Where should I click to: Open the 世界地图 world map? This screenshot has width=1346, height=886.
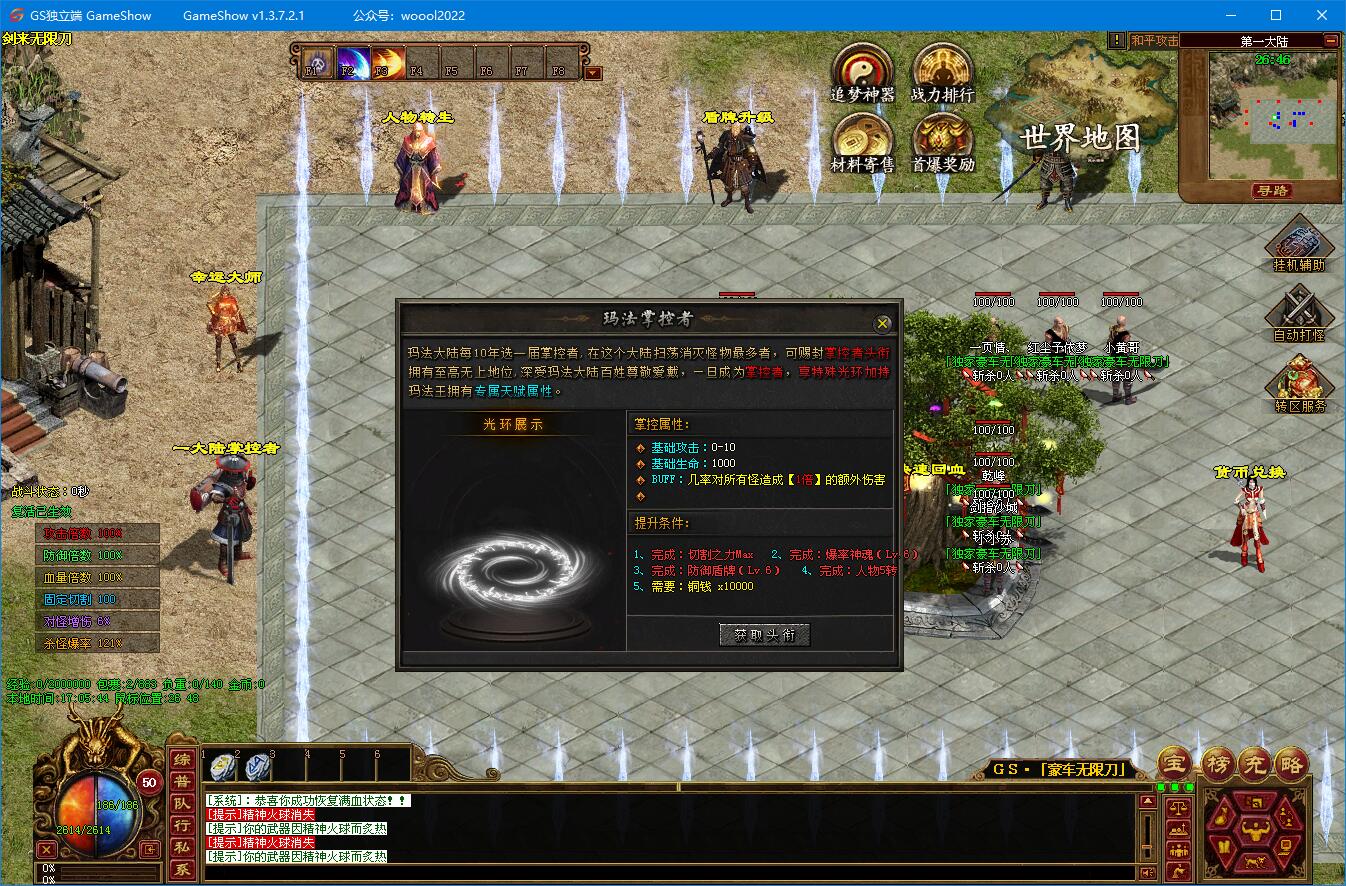click(1080, 138)
